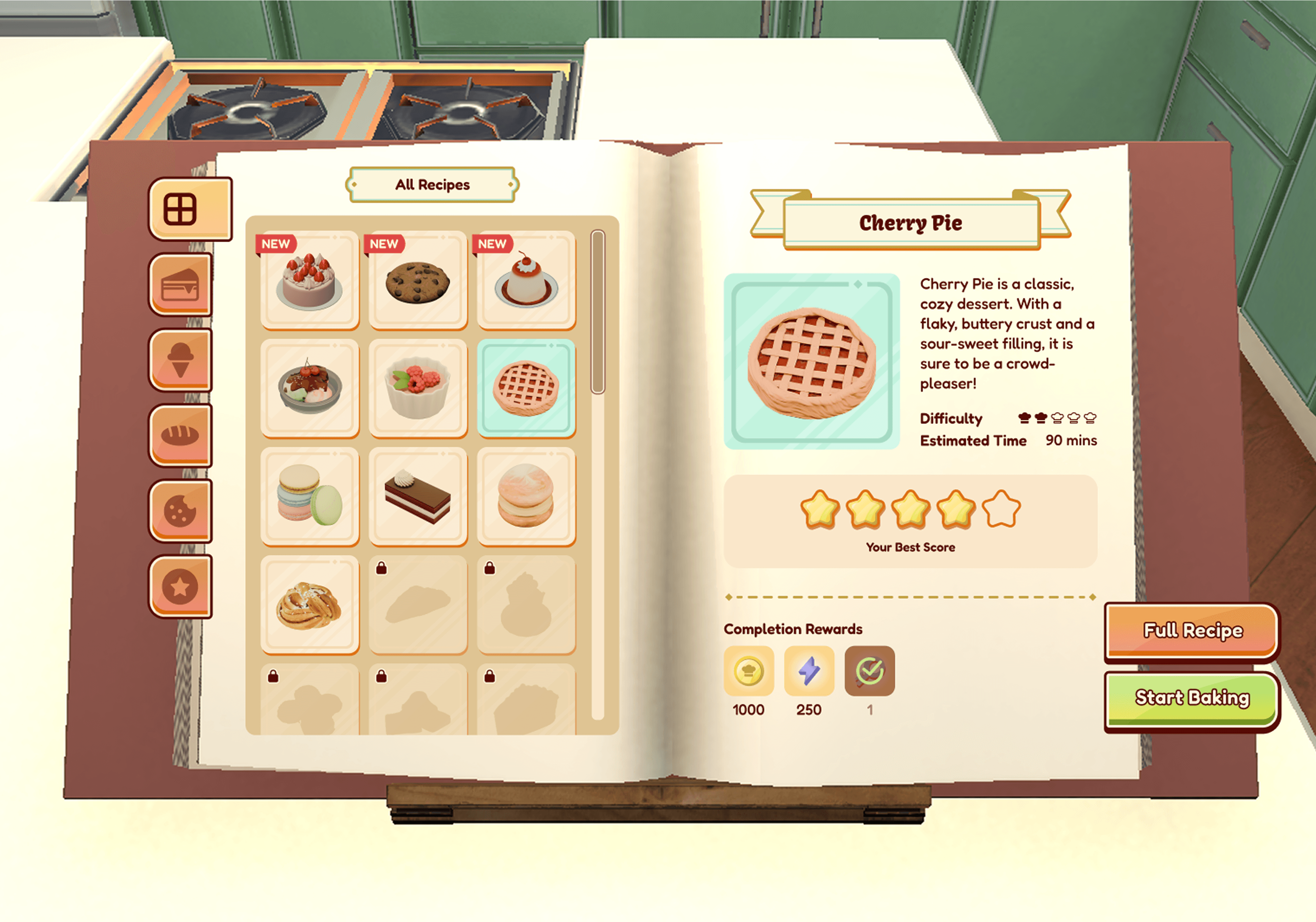Start baking the Cherry Pie

point(1192,698)
